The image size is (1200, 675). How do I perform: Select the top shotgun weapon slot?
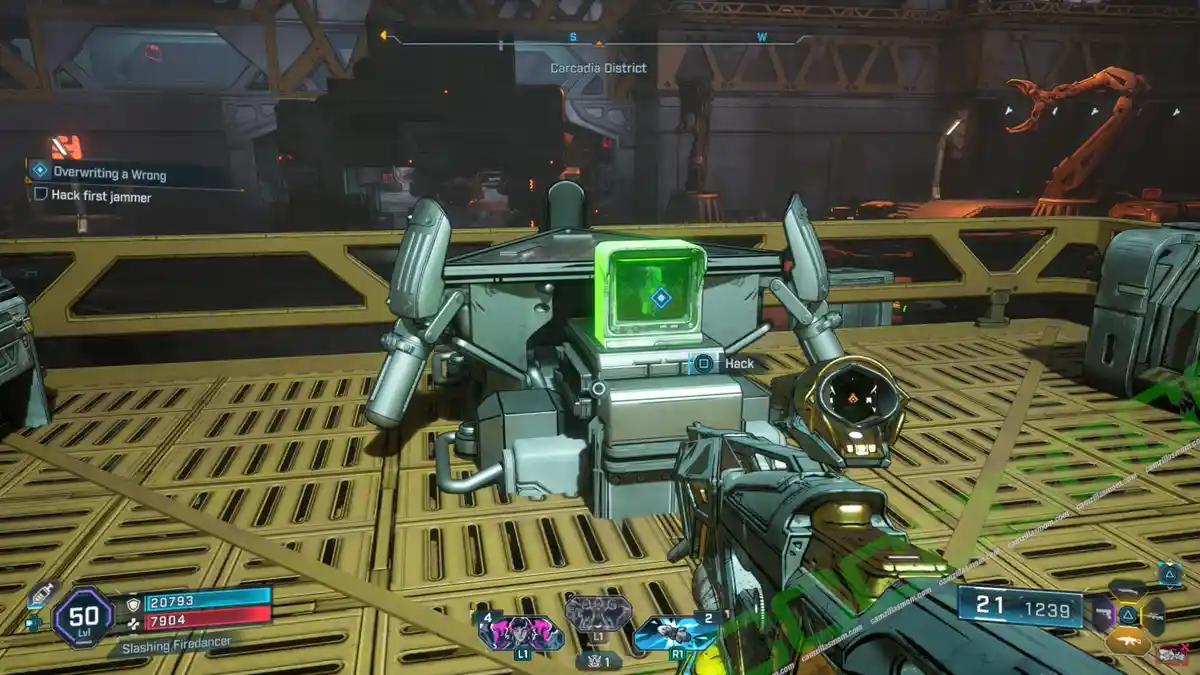tap(1128, 589)
